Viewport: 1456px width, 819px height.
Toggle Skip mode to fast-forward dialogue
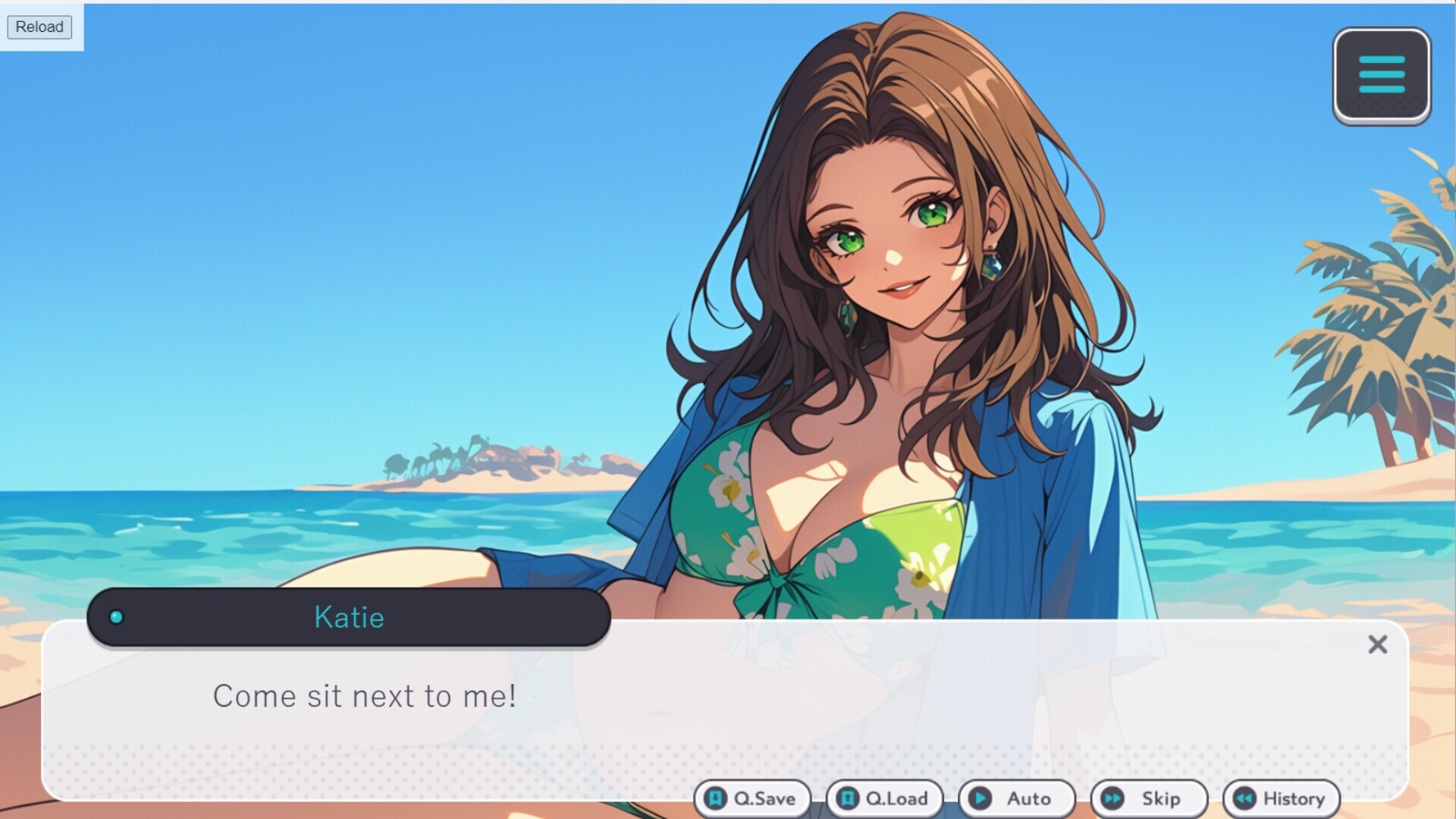pos(1147,799)
